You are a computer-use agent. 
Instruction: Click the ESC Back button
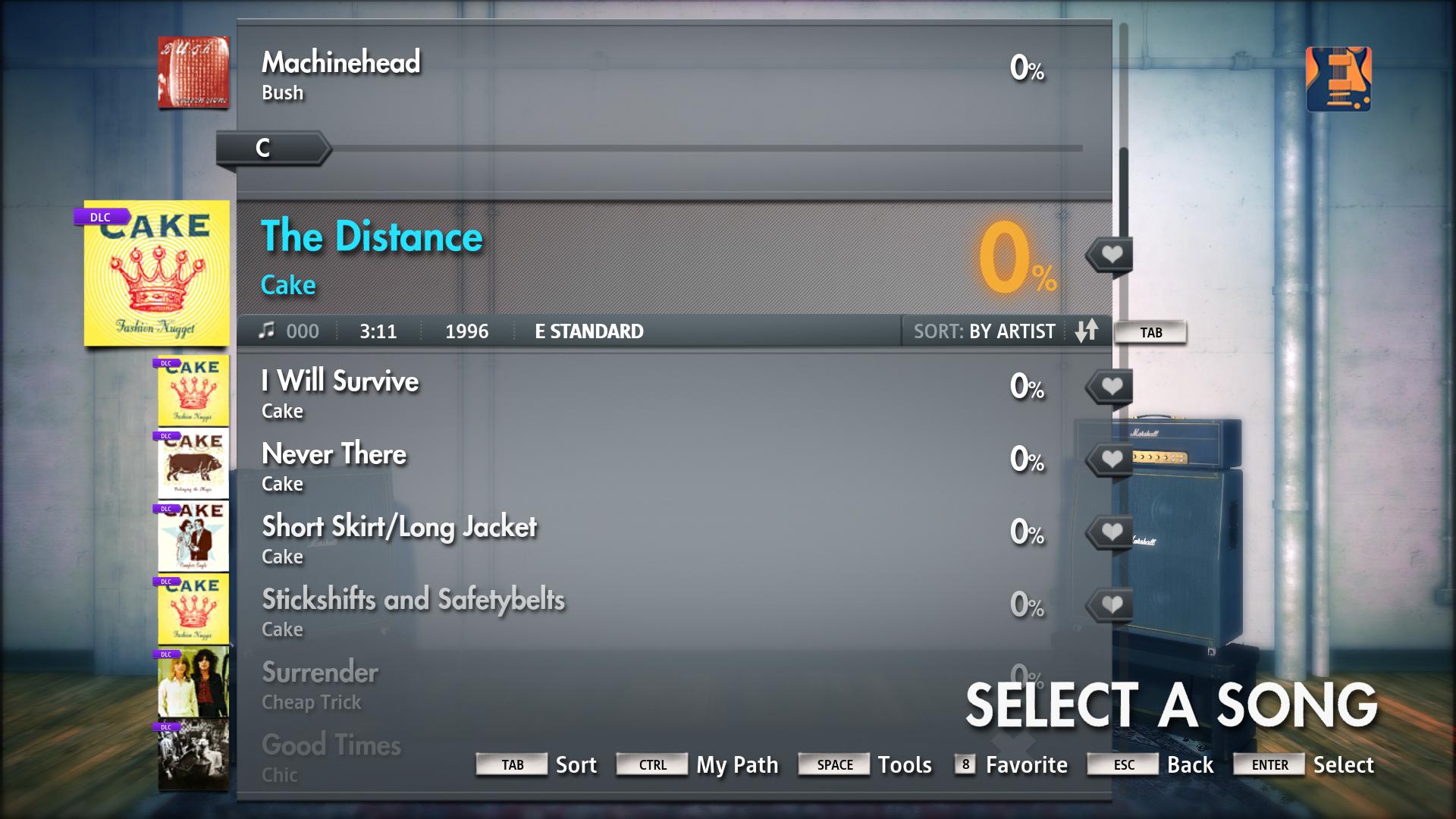[1122, 764]
